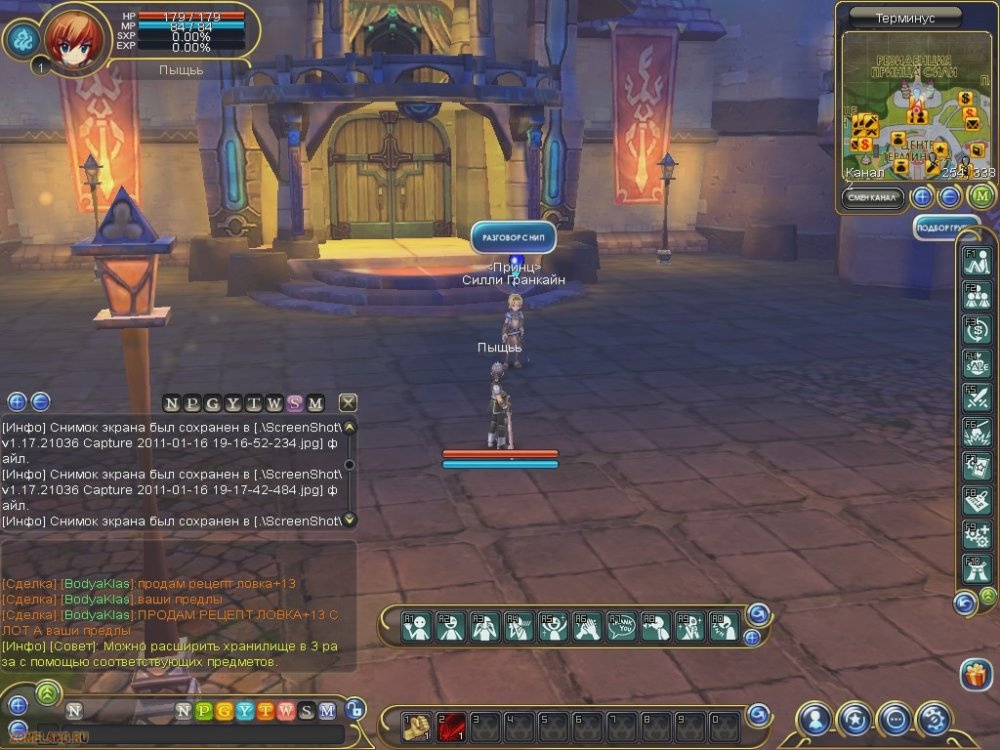The width and height of the screenshot is (1000, 750).
Task: Open the gear settings round button
Action: [x=933, y=719]
